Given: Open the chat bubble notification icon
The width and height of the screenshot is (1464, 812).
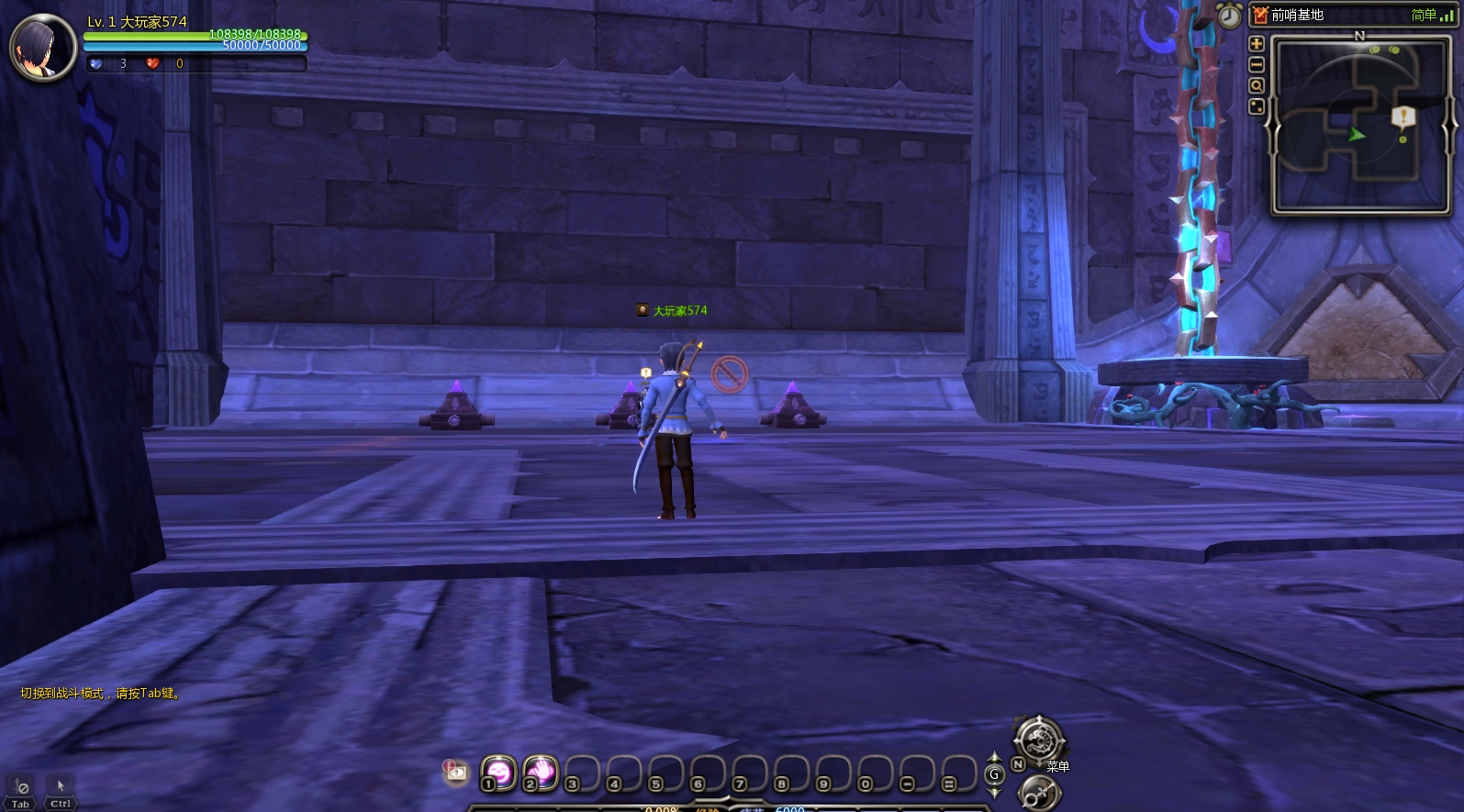Looking at the screenshot, I should [x=456, y=772].
